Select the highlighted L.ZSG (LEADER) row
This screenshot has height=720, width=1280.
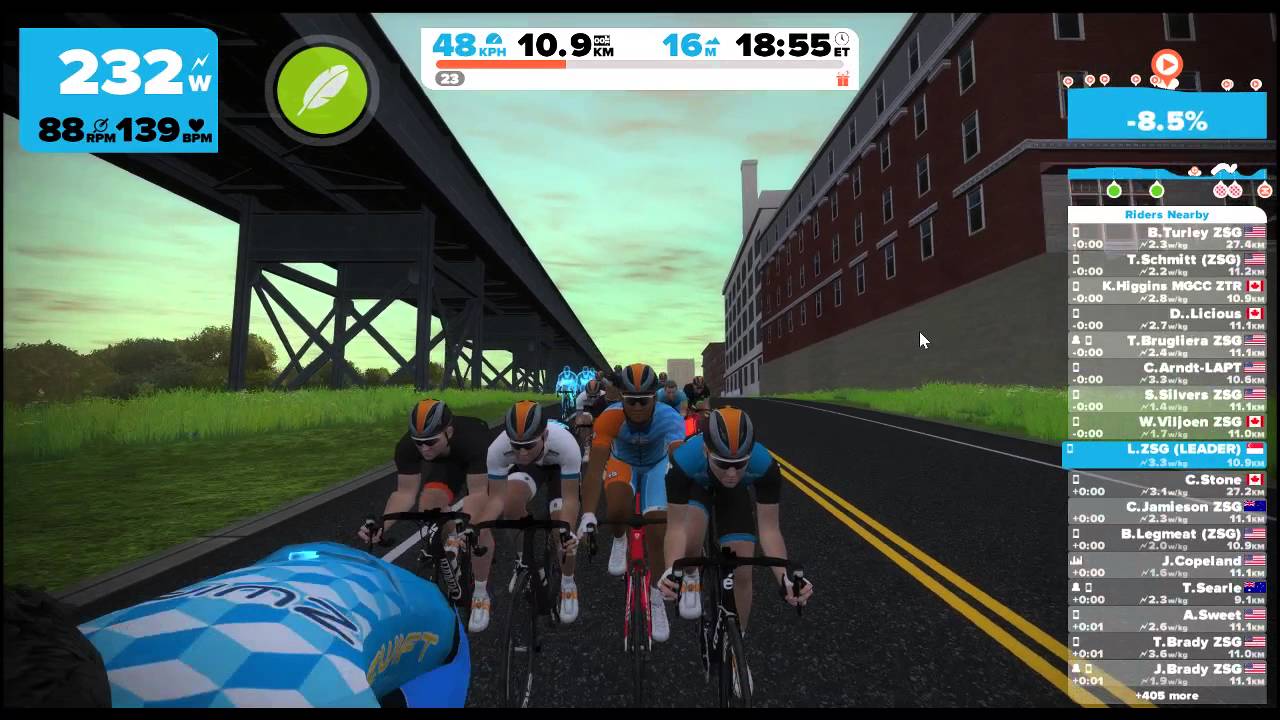point(1166,454)
